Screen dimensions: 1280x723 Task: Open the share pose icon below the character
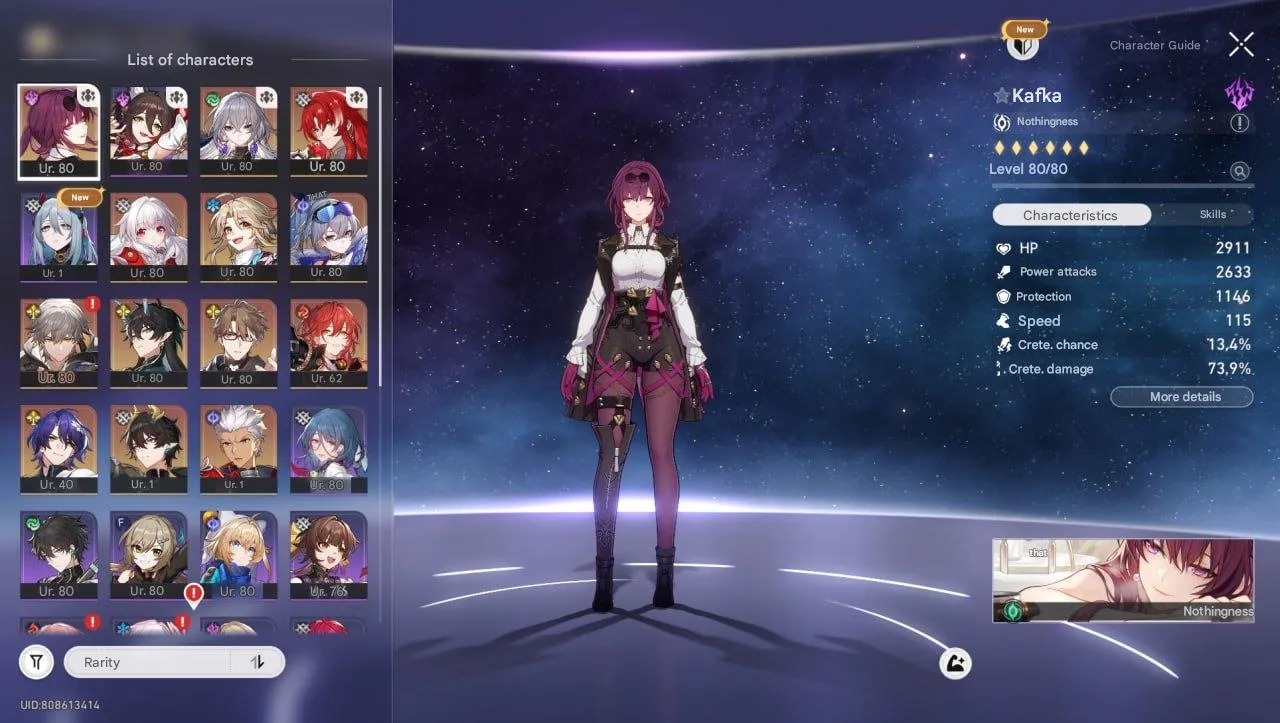954,662
